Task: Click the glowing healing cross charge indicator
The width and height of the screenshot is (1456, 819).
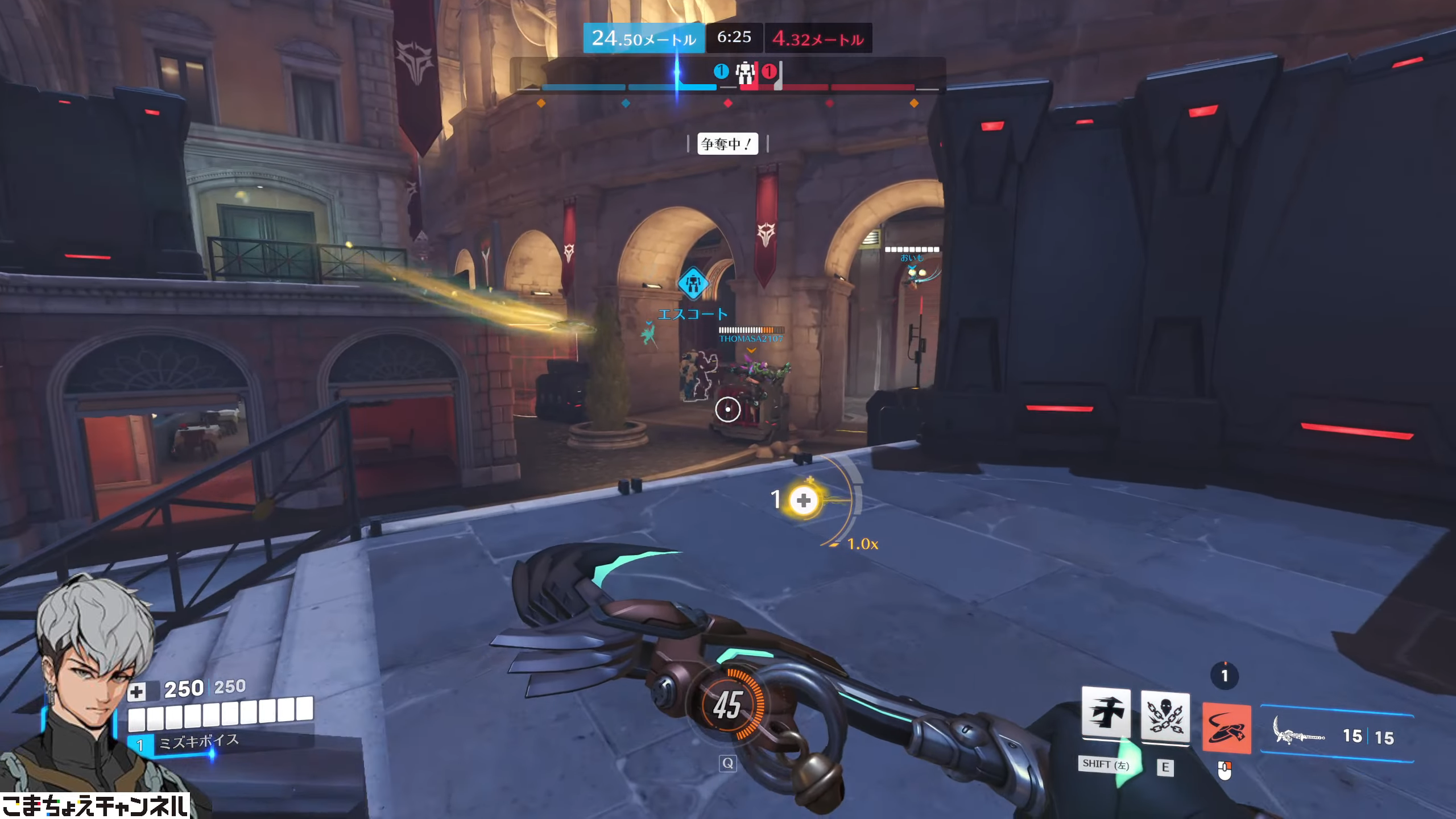Action: pos(803,500)
